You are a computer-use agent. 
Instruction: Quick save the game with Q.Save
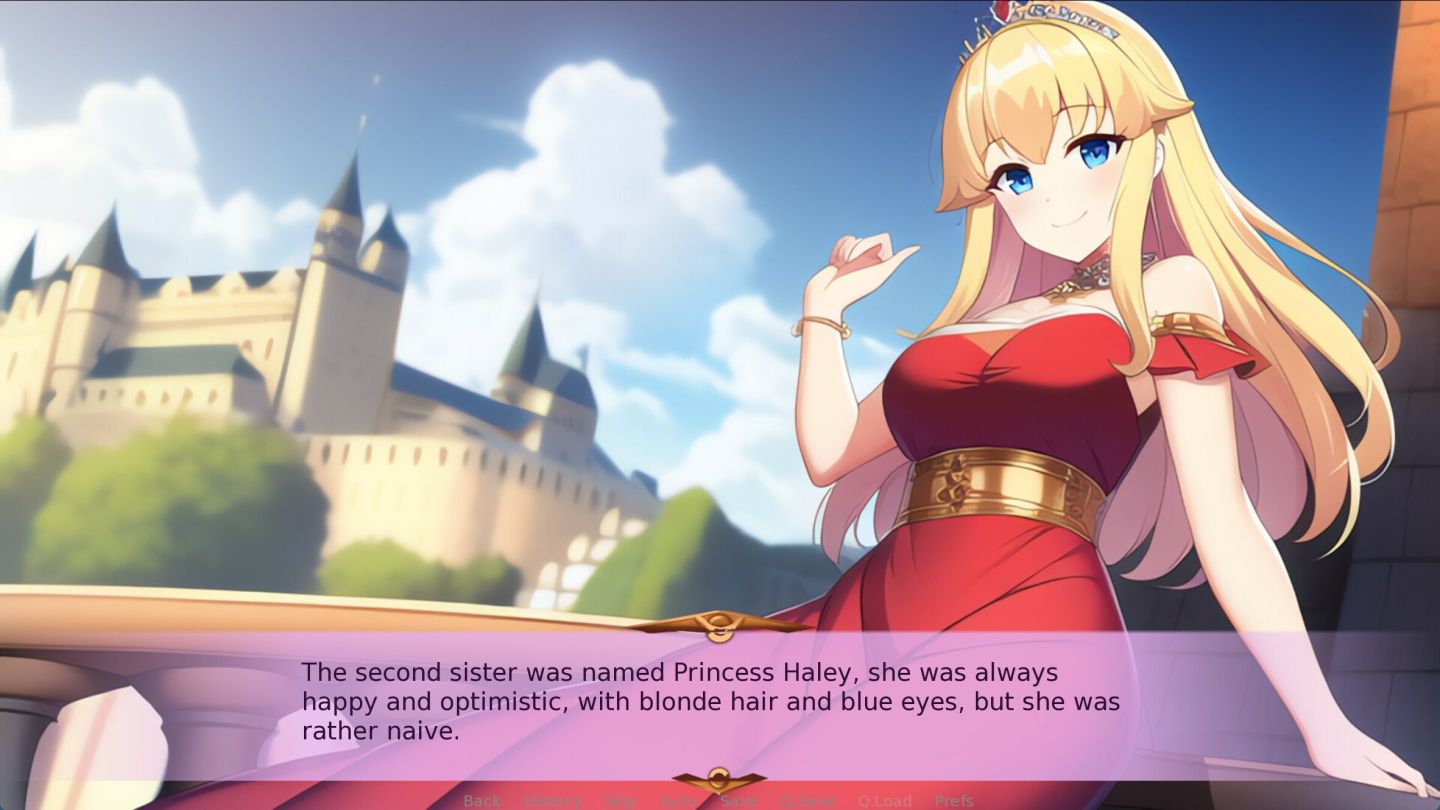tap(807, 800)
